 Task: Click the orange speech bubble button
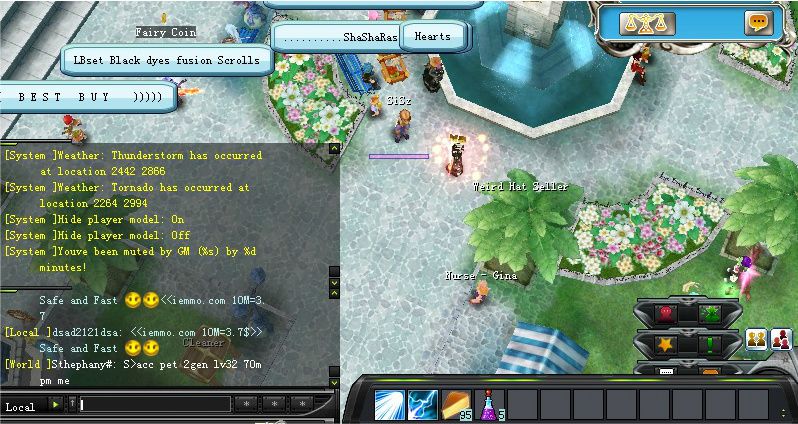[758, 22]
